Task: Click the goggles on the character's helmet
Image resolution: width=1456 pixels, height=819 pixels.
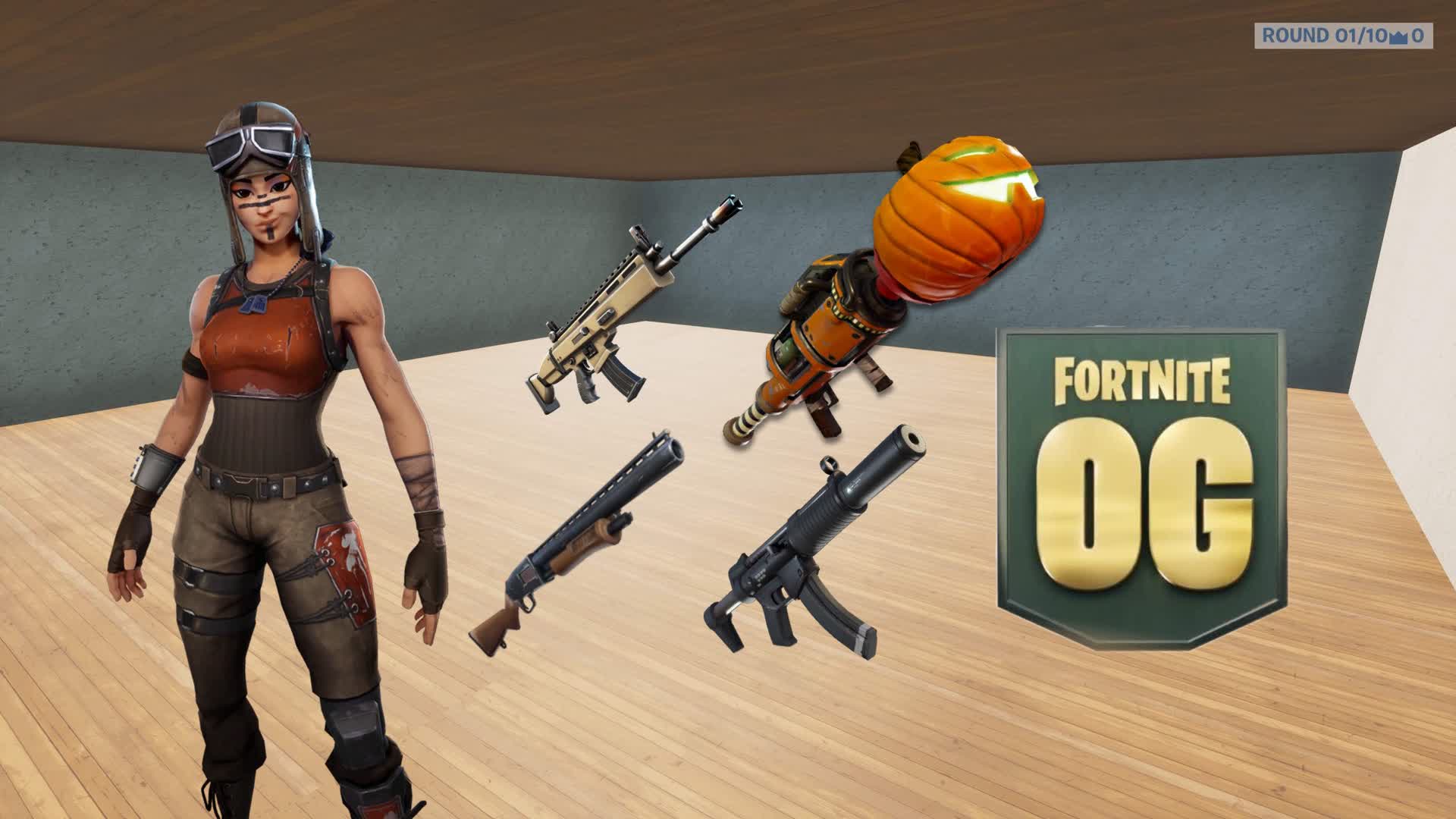Action: (x=250, y=140)
